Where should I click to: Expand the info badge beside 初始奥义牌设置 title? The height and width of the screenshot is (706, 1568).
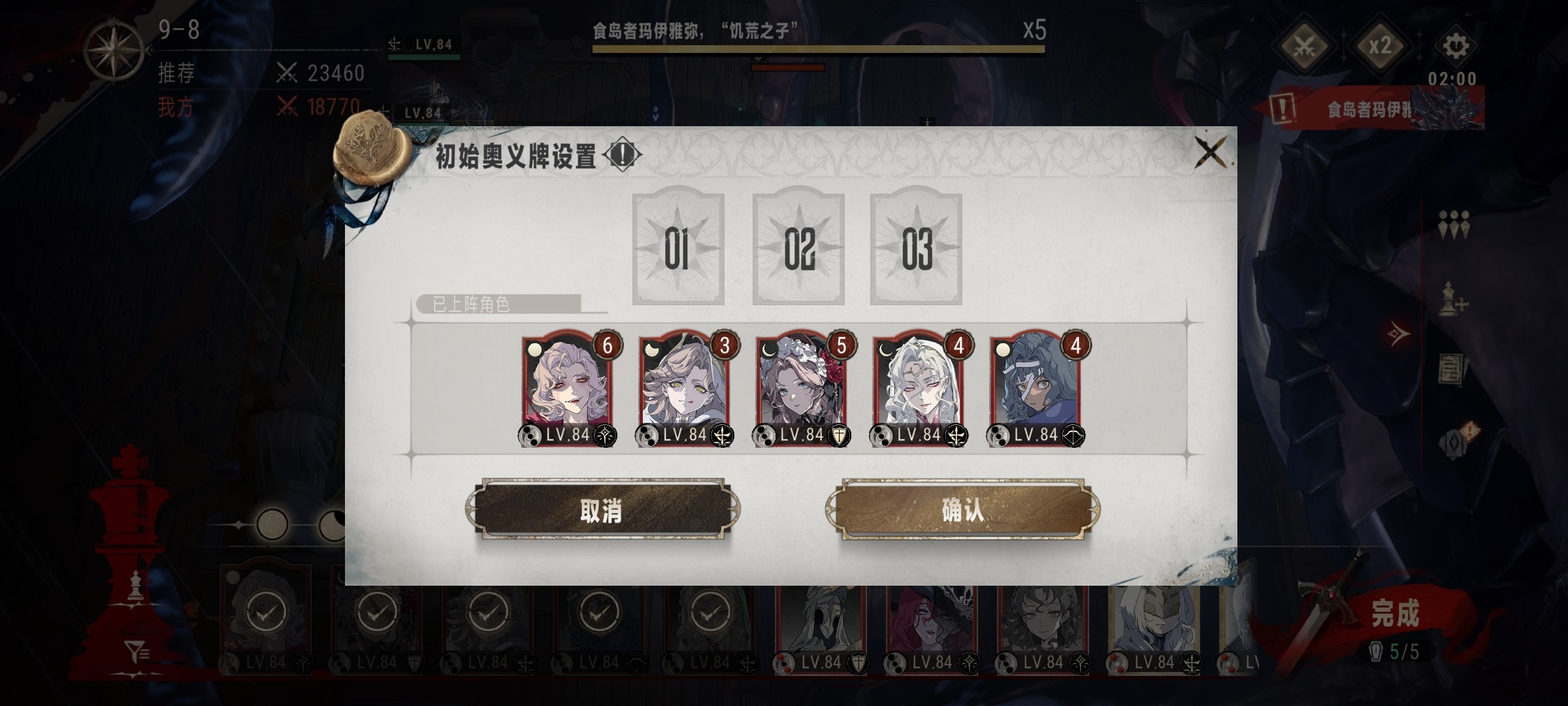[621, 155]
